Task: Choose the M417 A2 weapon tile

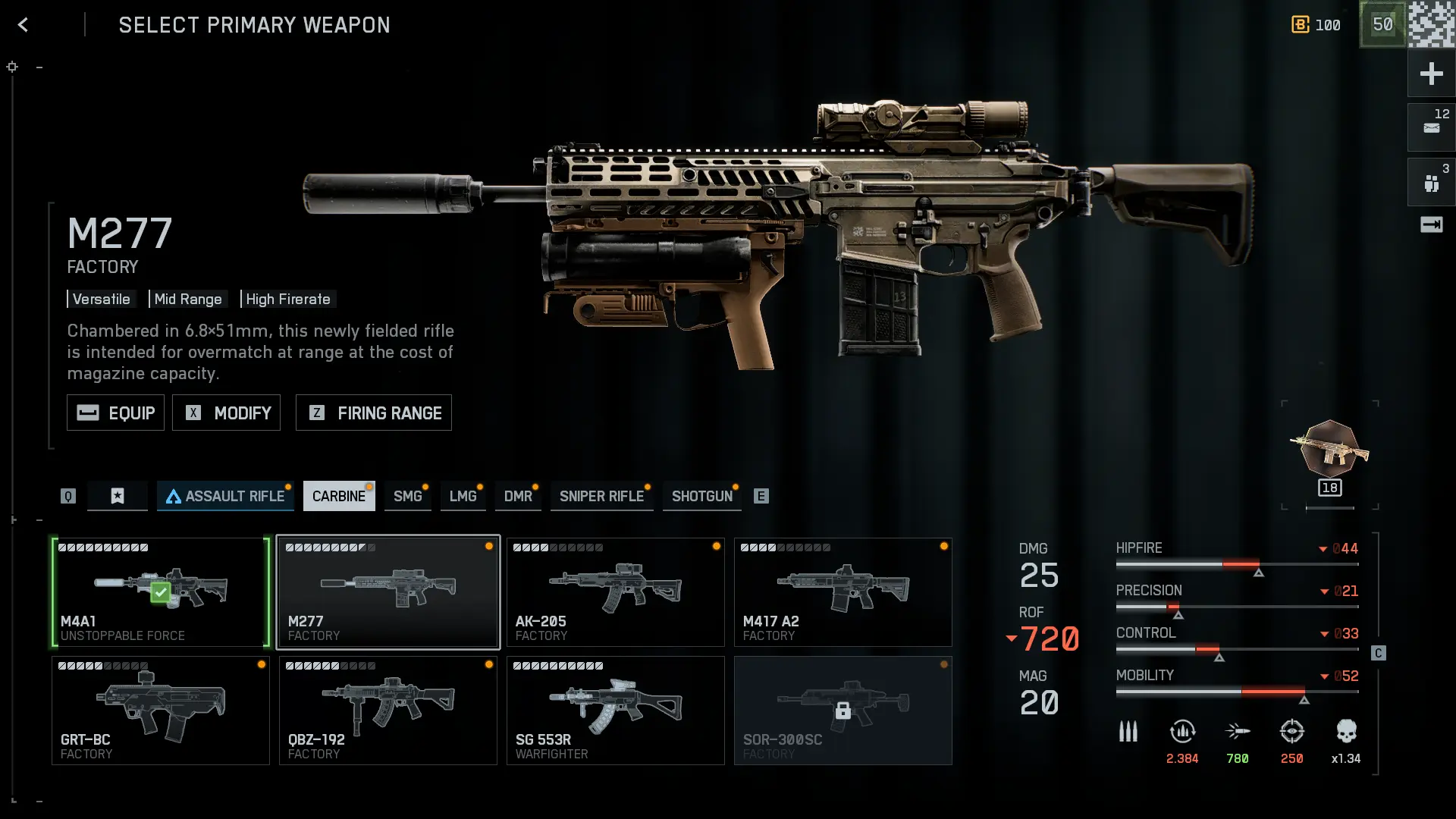Action: click(843, 592)
